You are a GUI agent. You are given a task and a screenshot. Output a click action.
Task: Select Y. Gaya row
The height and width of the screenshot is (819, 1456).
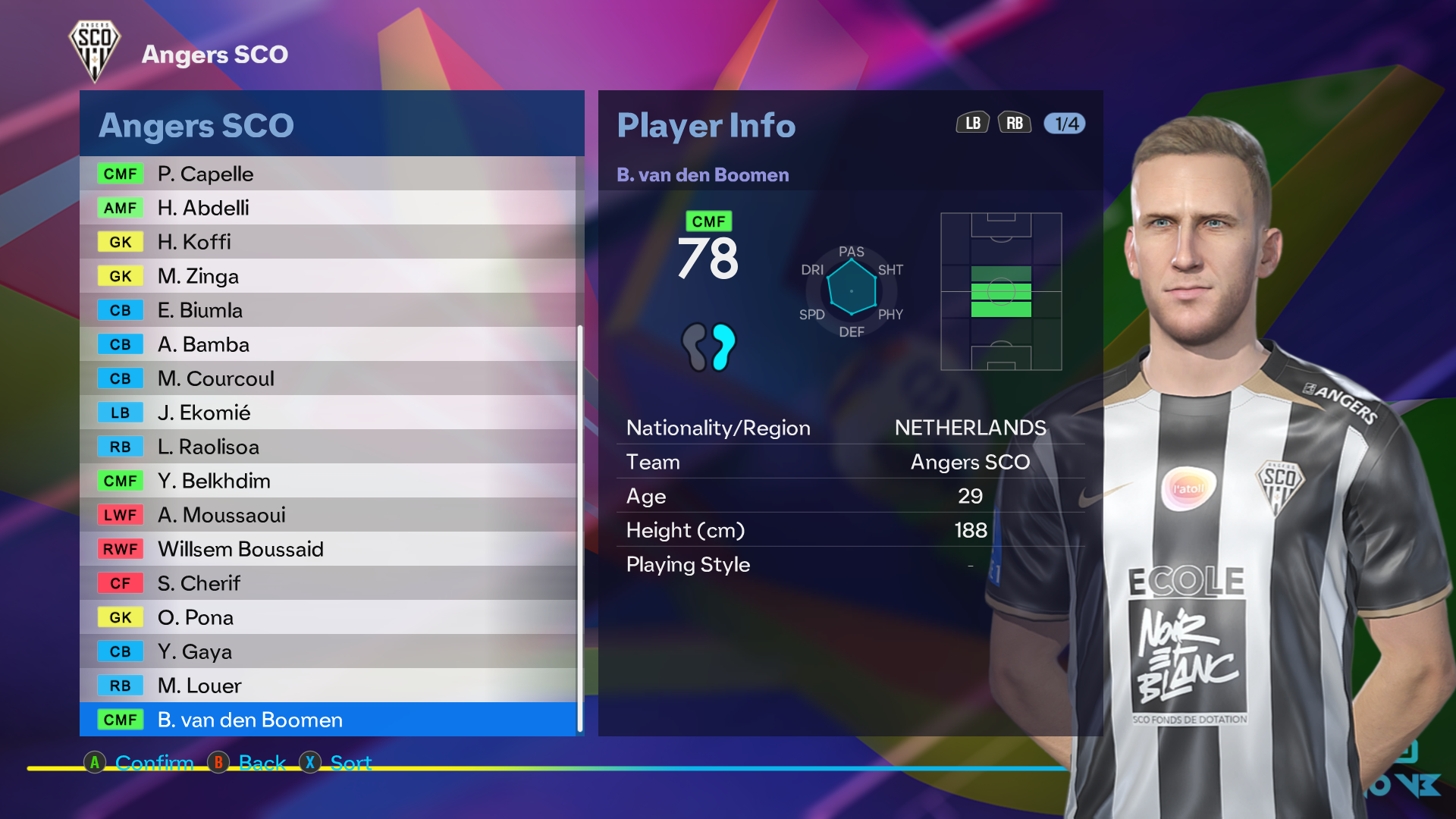click(328, 651)
